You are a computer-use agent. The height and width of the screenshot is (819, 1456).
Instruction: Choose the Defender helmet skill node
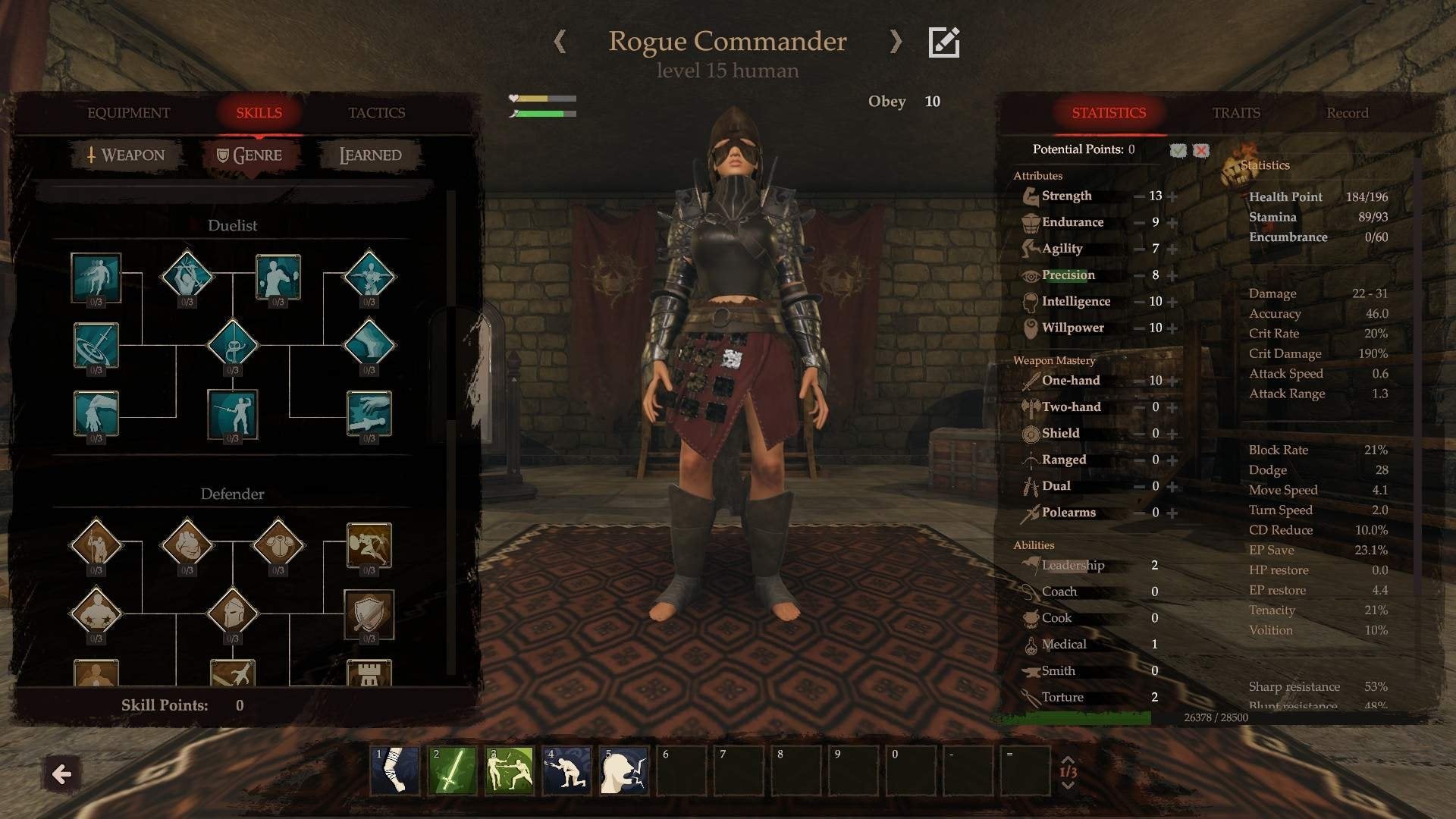coord(232,611)
